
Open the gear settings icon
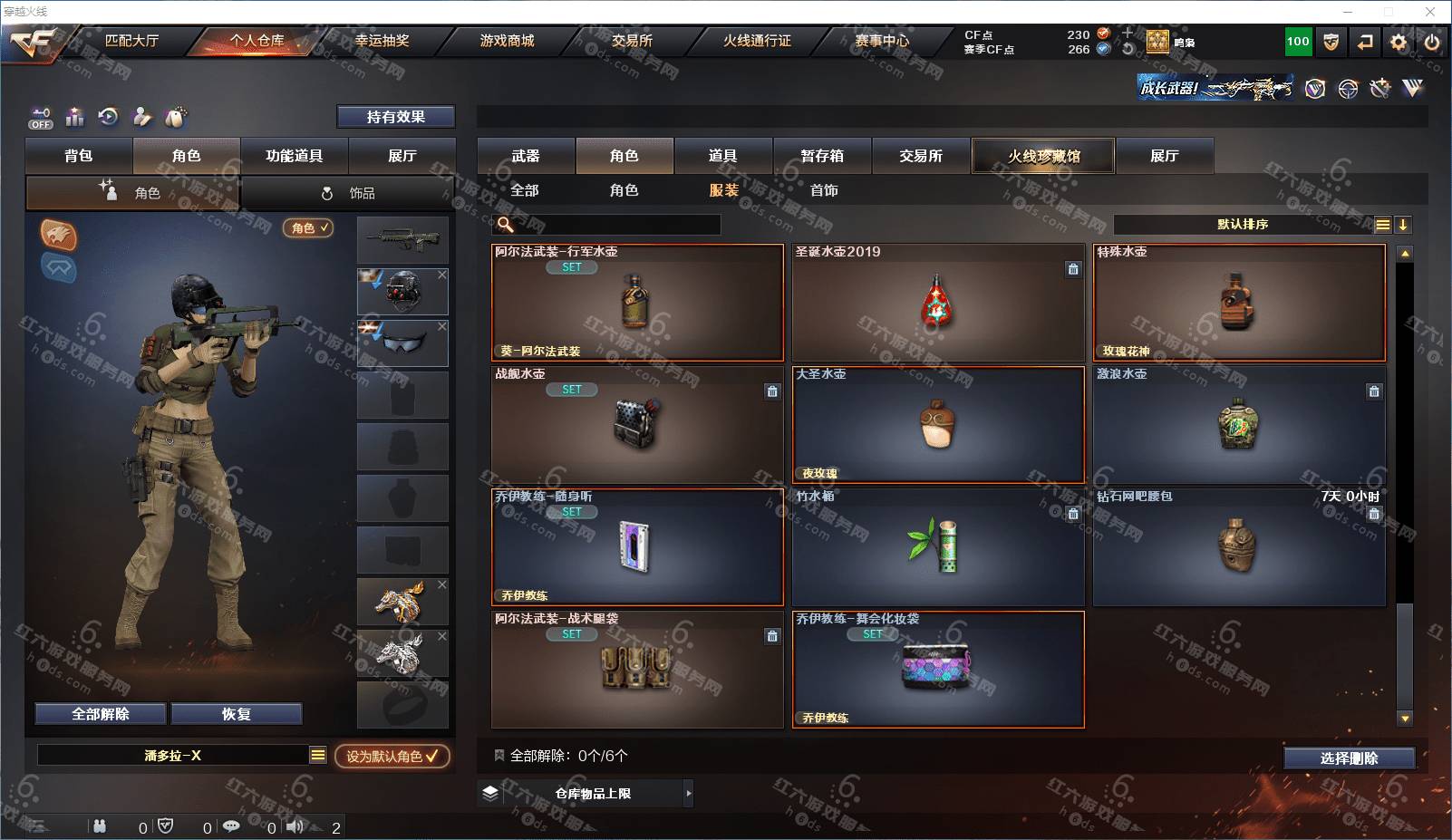1399,42
